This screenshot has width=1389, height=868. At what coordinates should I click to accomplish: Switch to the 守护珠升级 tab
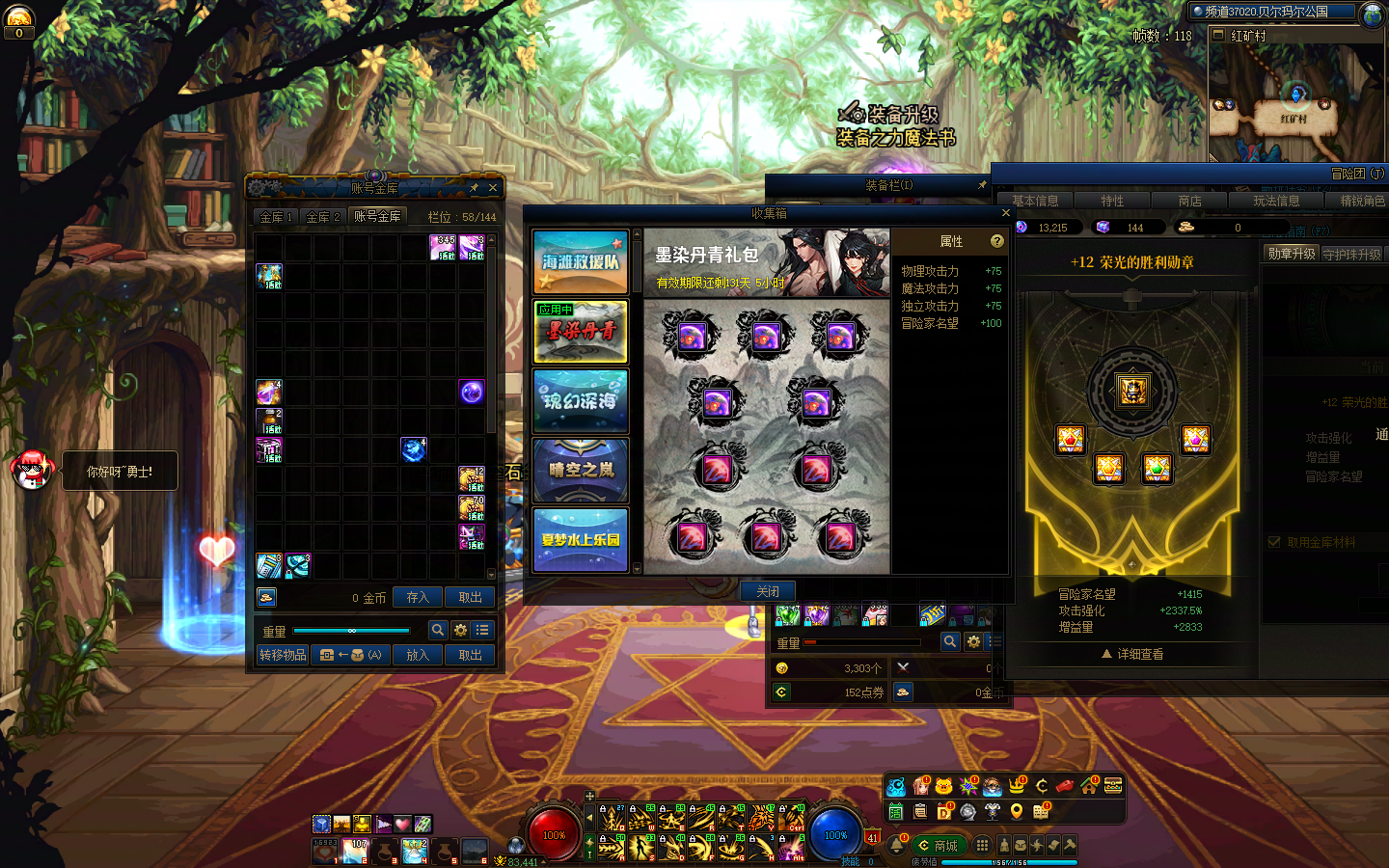1351,255
